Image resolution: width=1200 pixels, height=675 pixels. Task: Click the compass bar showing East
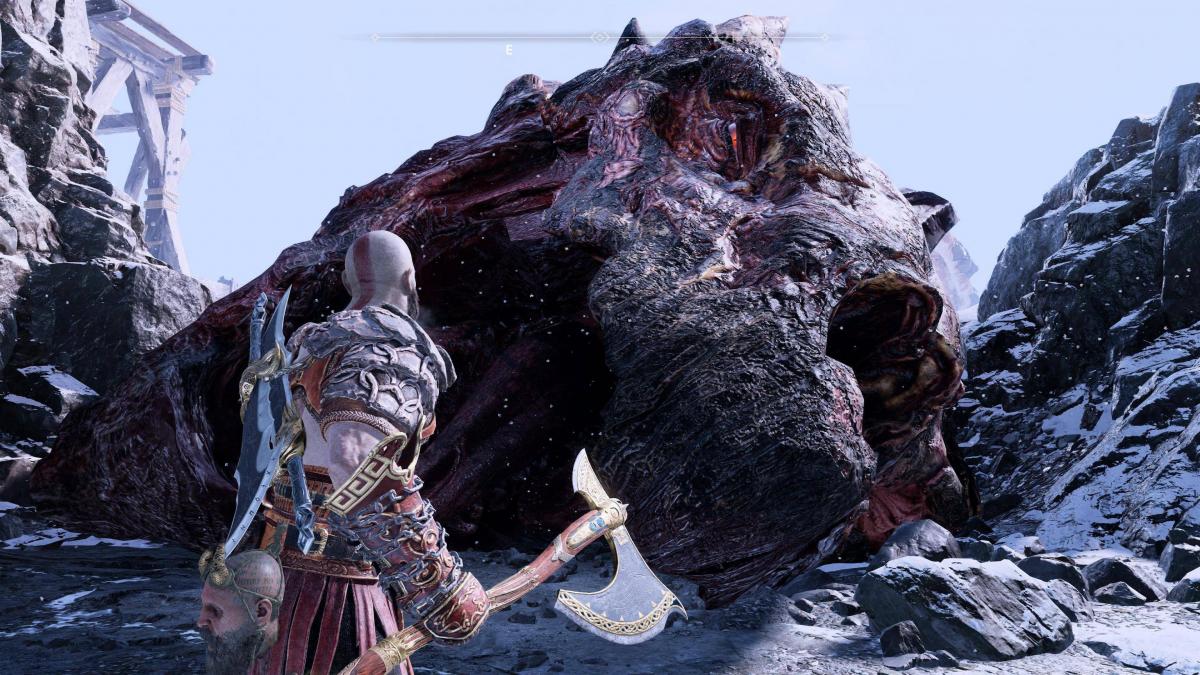pos(599,38)
